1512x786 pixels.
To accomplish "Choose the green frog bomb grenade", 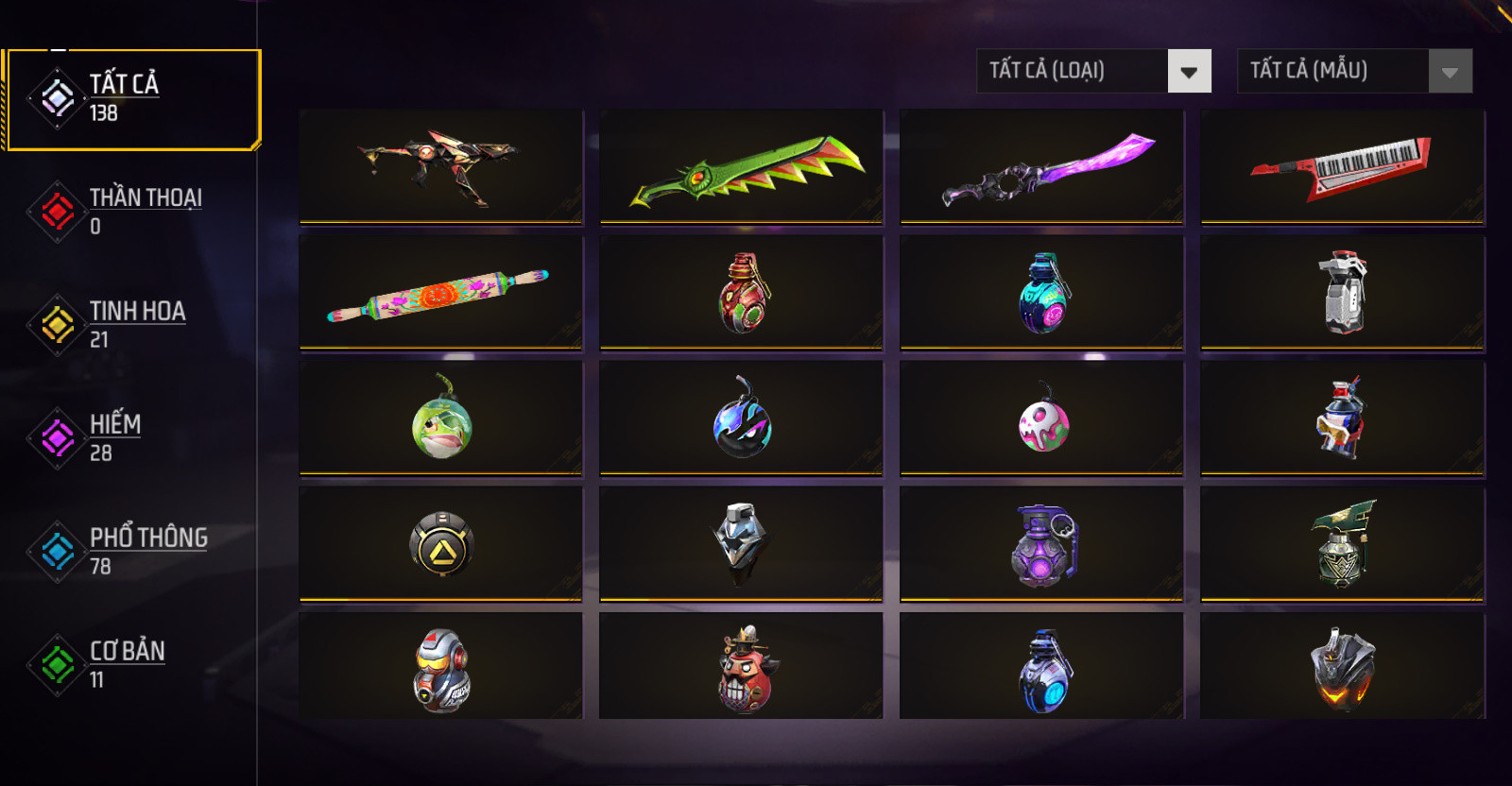I will (441, 419).
